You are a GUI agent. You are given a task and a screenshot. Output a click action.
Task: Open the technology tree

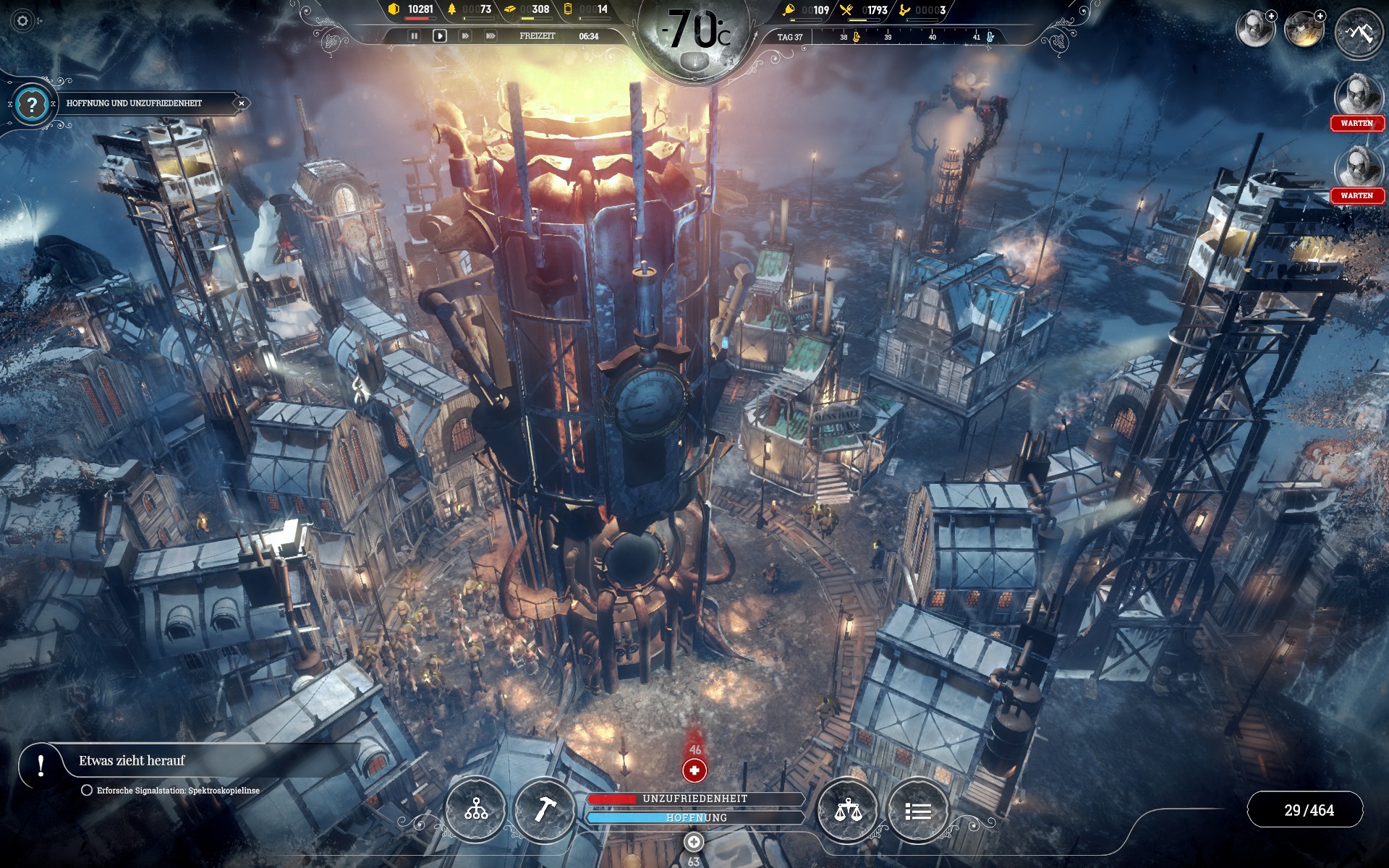476,810
